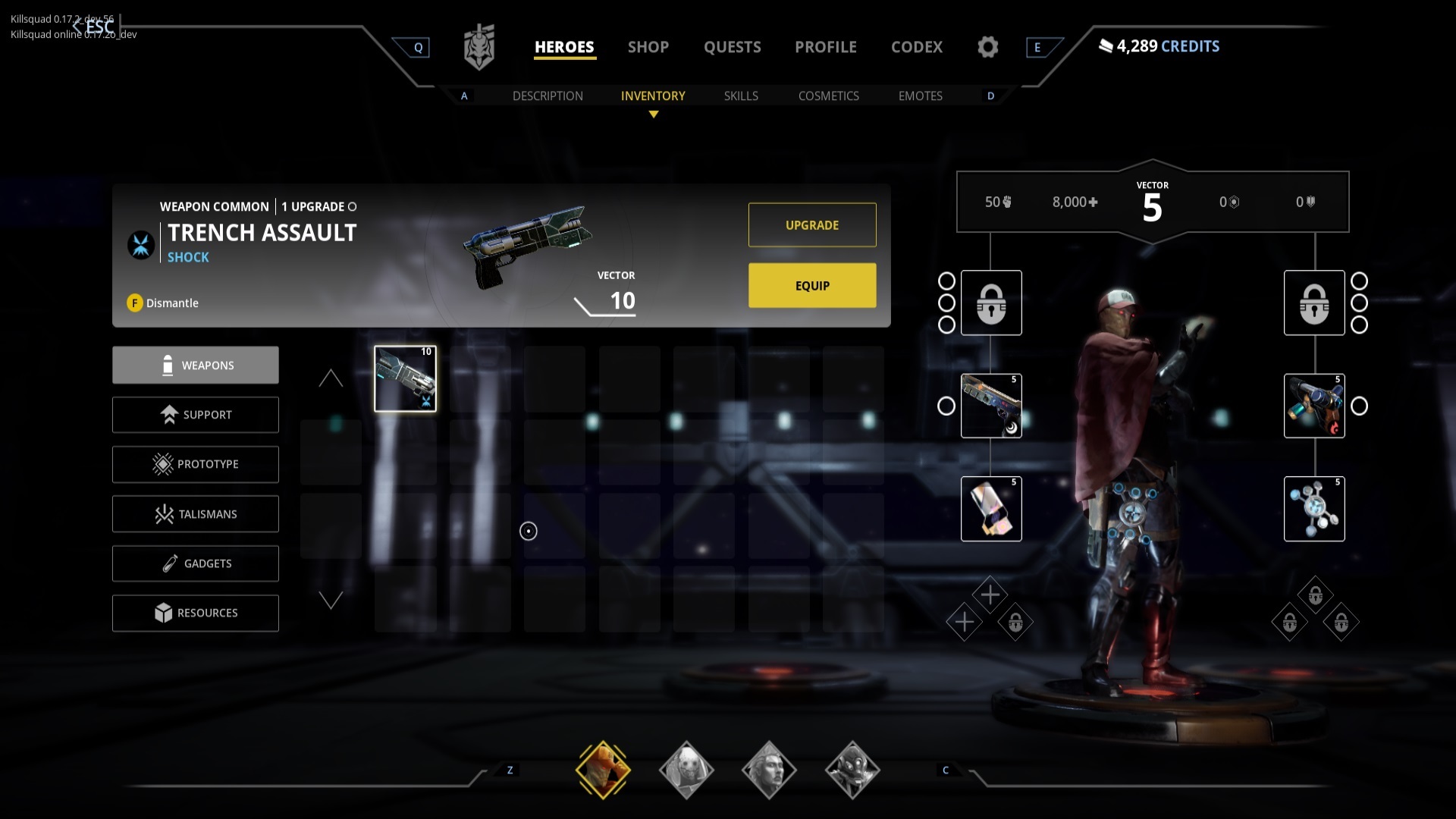Dismantle the selected weapon

163,303
